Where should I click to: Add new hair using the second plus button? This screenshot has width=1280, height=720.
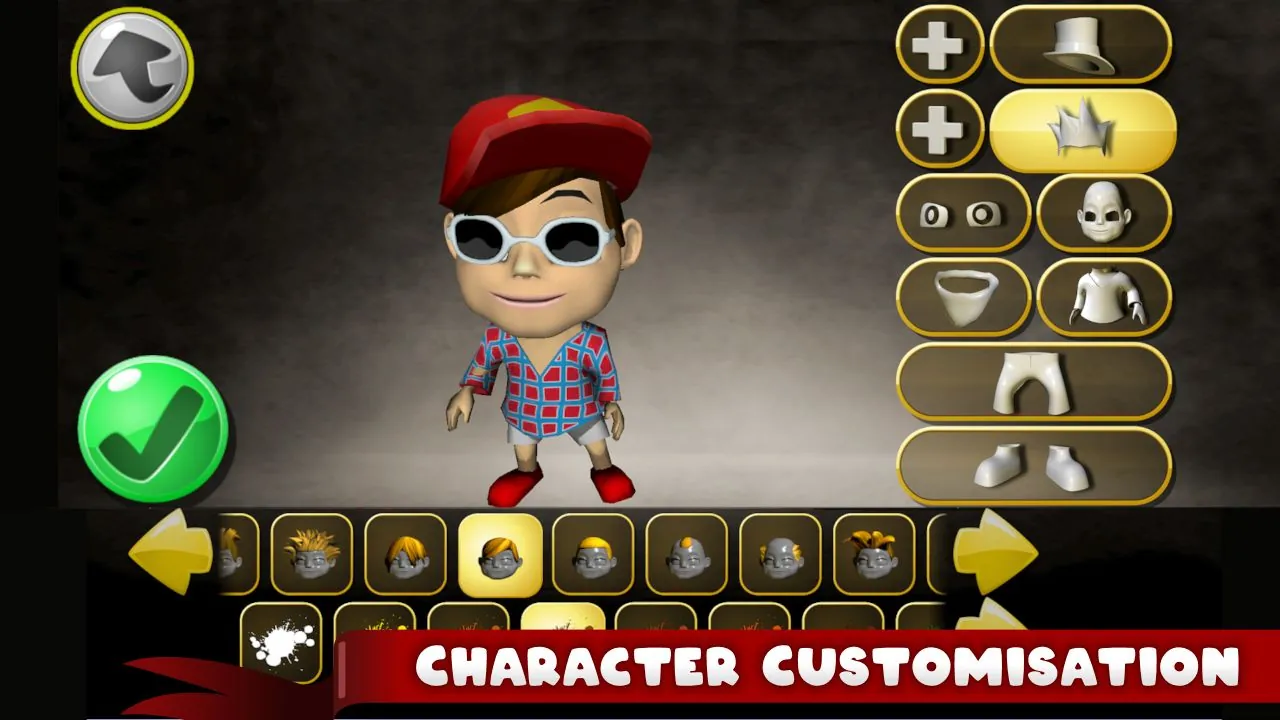point(937,128)
